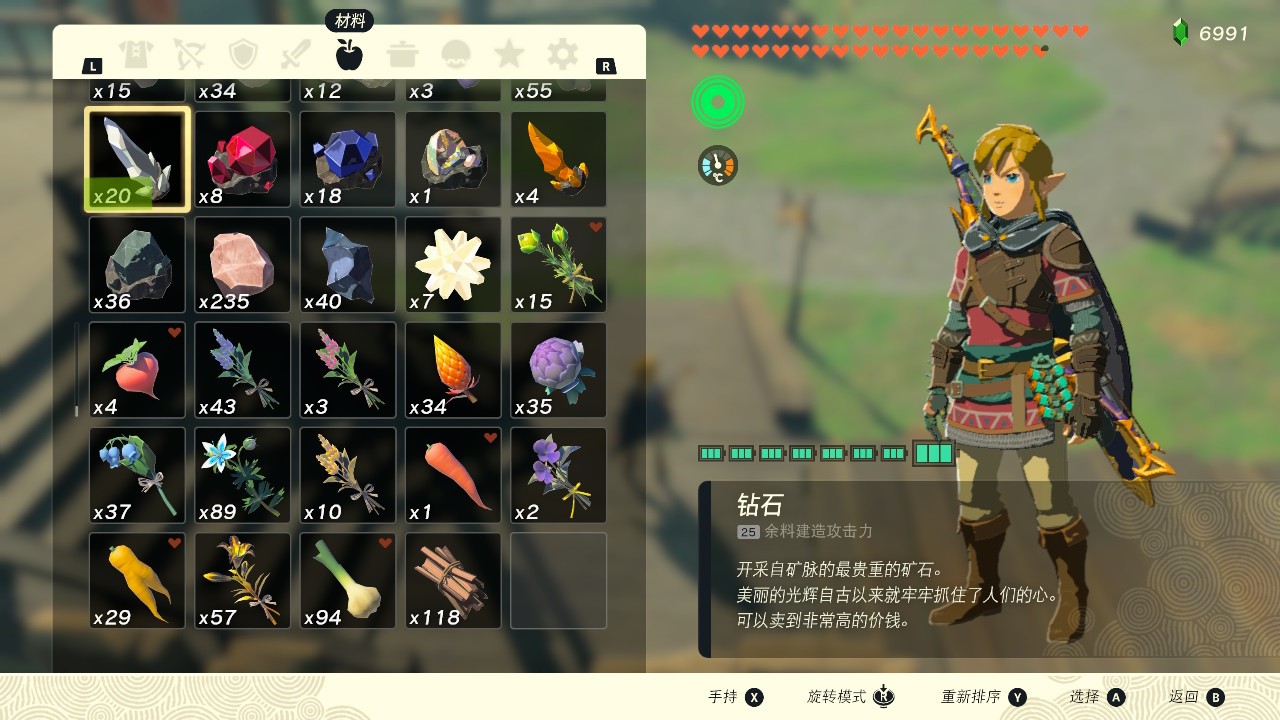1280x720 pixels.
Task: Switch to the shields tab
Action: click(243, 54)
